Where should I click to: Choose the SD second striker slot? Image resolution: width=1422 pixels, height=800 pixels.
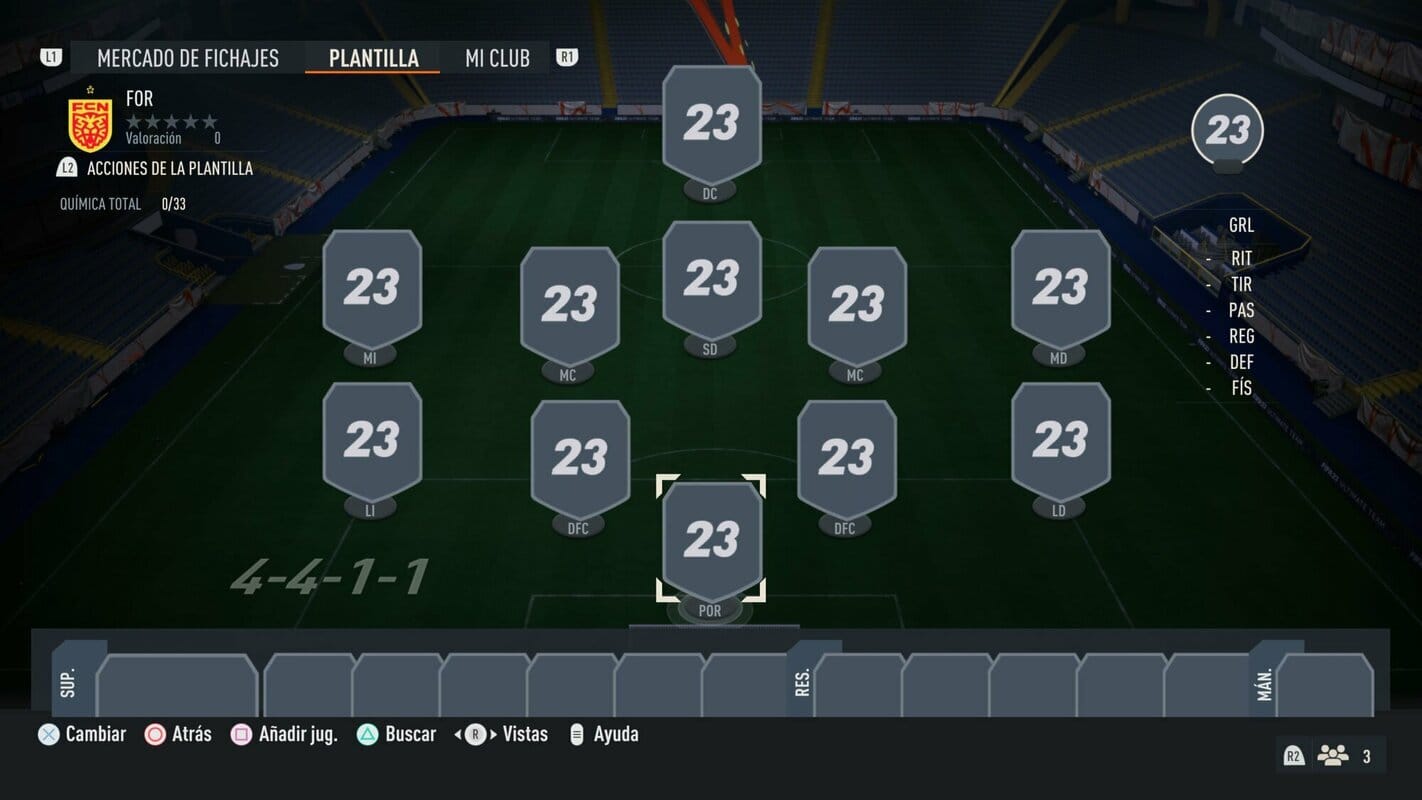tap(711, 281)
